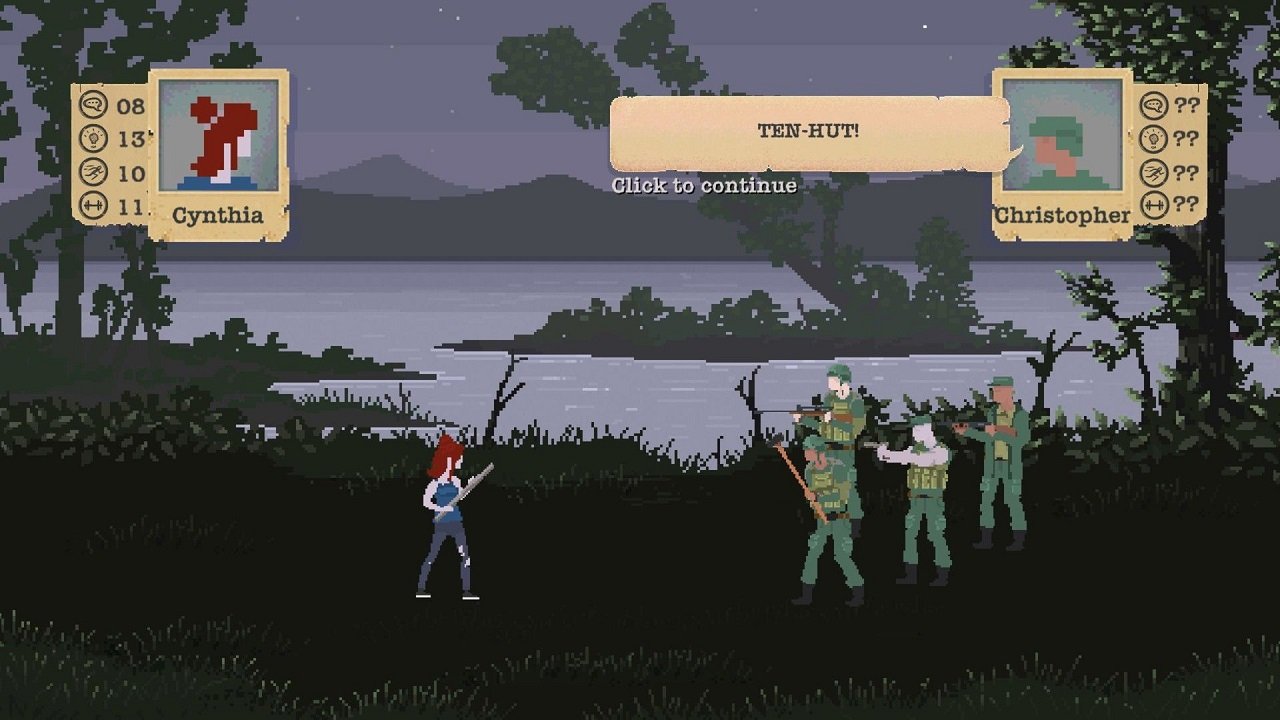Image resolution: width=1280 pixels, height=720 pixels.
Task: Select Cynthia's speech bubble charisma icon
Action: click(93, 105)
